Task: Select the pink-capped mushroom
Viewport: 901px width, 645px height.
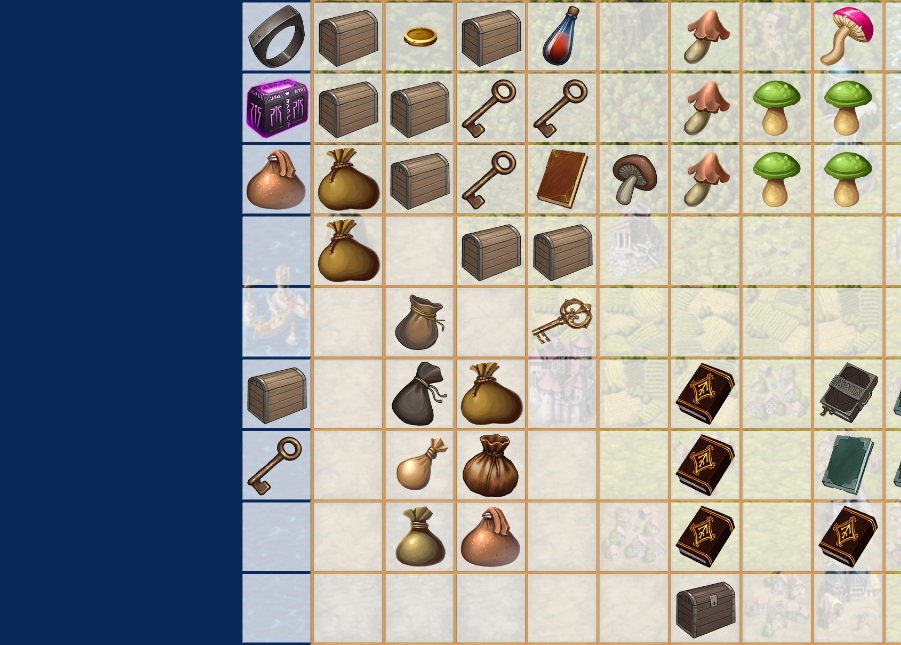Action: point(847,36)
